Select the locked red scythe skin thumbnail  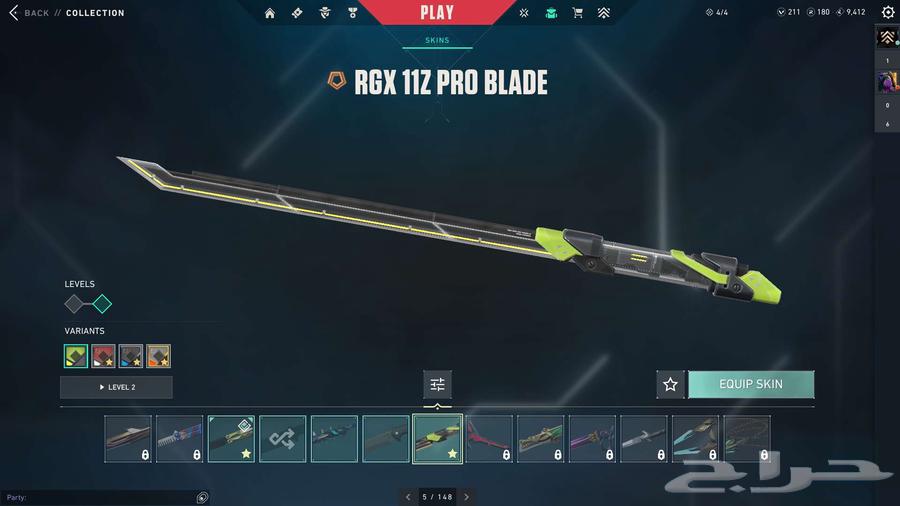tap(489, 439)
